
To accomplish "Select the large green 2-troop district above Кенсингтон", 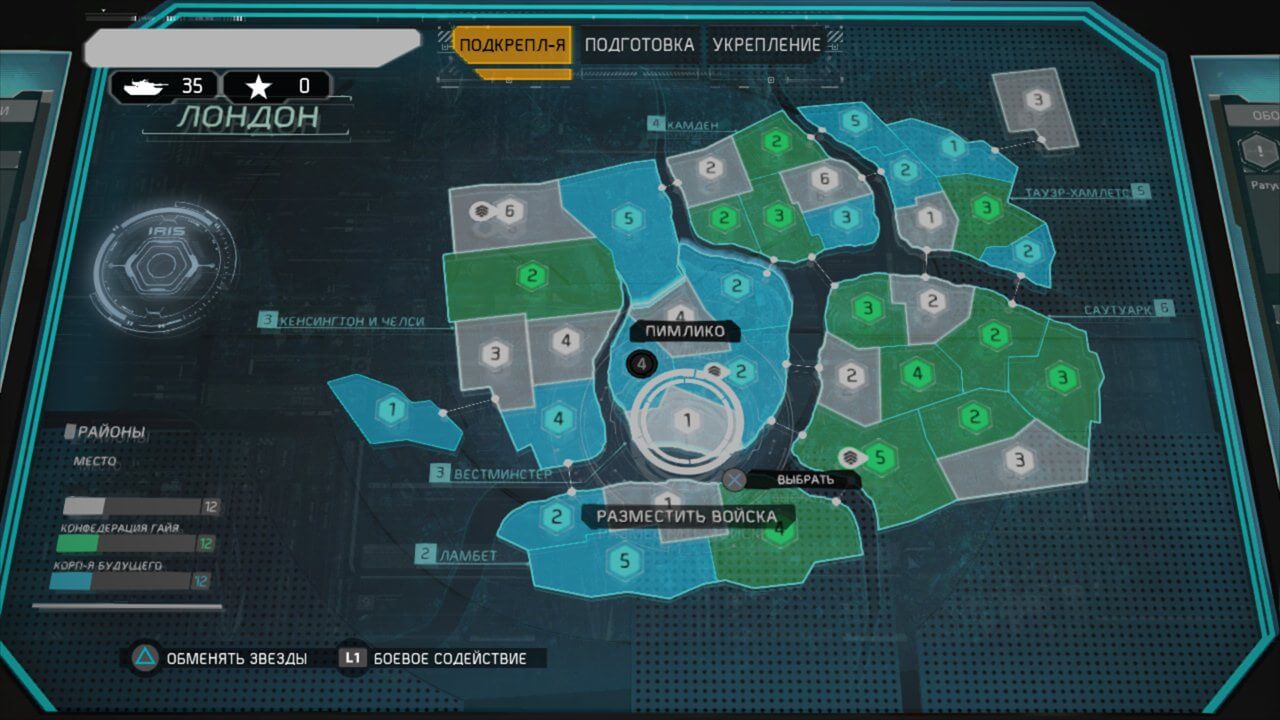I will click(x=532, y=275).
